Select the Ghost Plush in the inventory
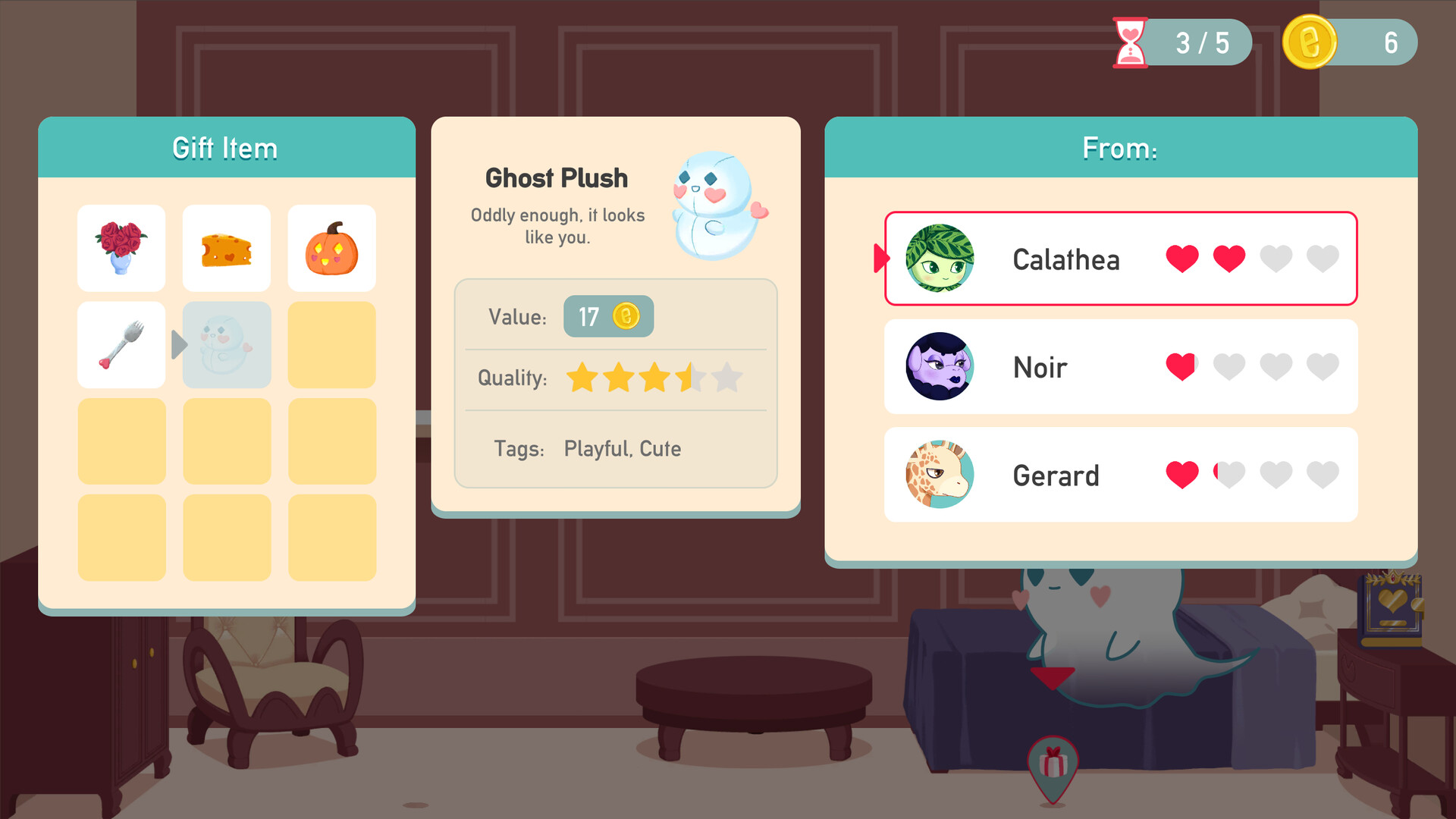Viewport: 1456px width, 819px height. pos(226,345)
